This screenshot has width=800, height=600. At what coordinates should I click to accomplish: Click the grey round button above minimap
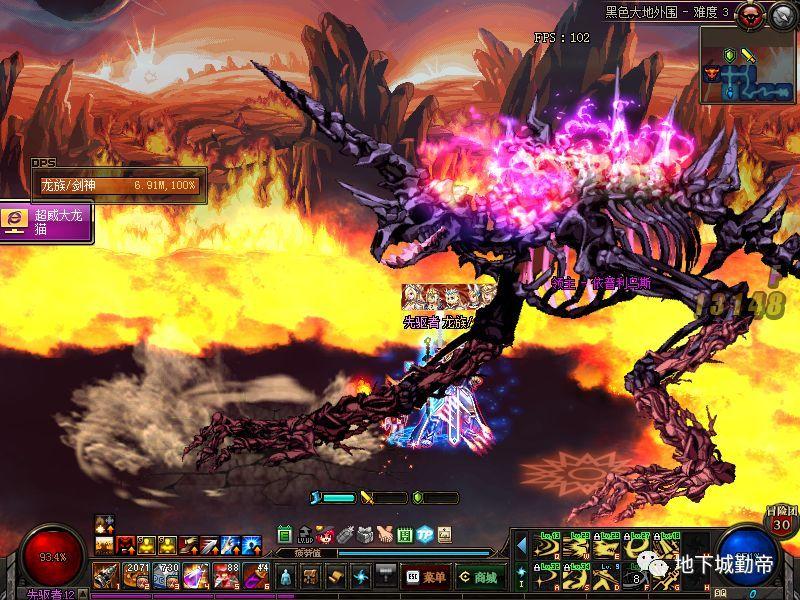click(x=783, y=13)
